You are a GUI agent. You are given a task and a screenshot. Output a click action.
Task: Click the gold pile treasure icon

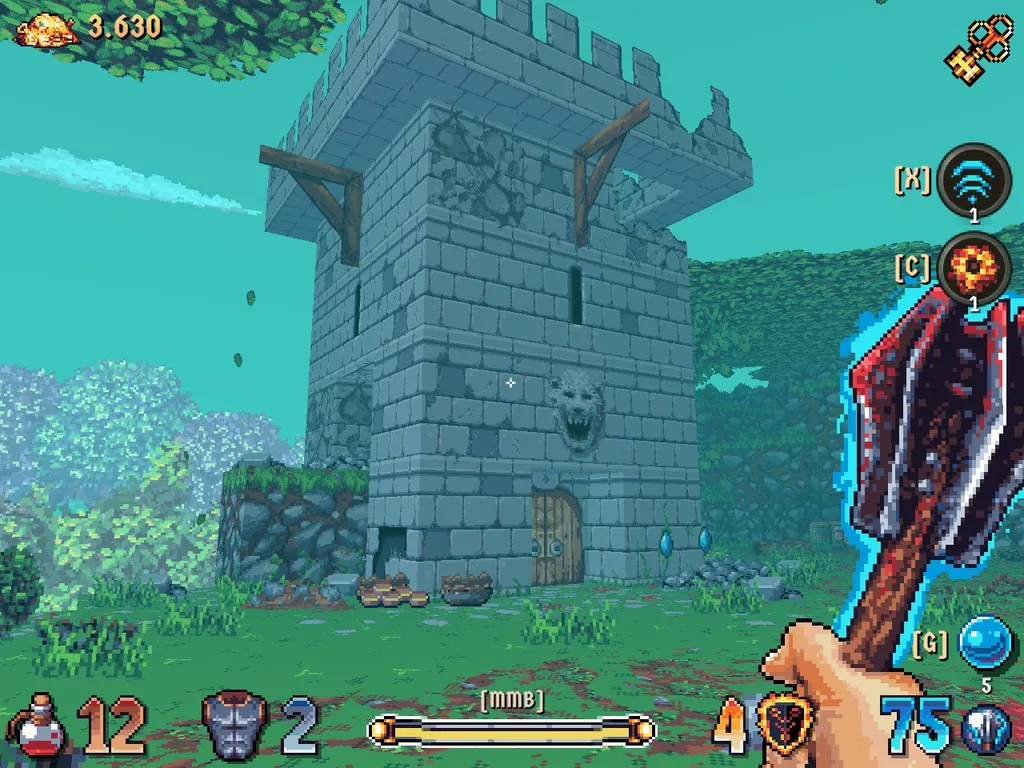tap(47, 29)
